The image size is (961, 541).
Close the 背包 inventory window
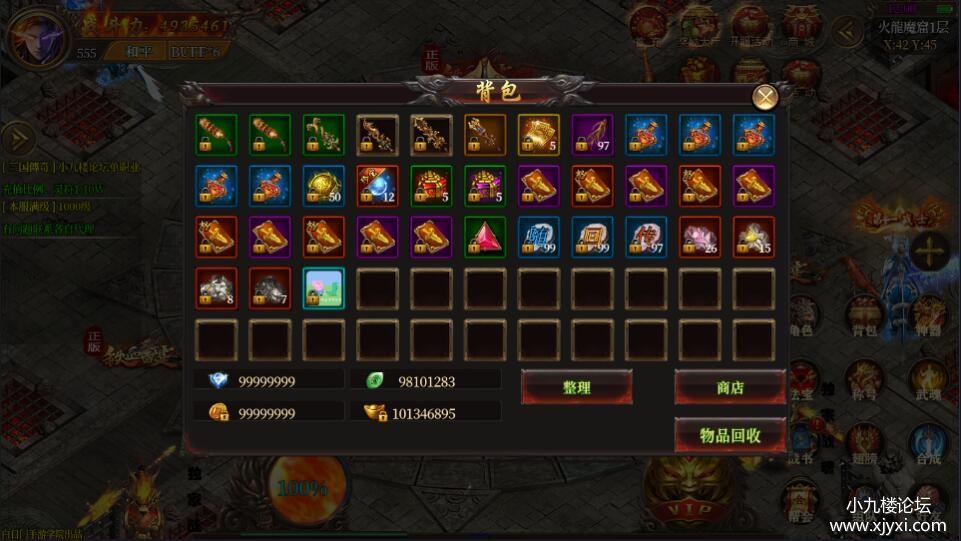click(765, 97)
